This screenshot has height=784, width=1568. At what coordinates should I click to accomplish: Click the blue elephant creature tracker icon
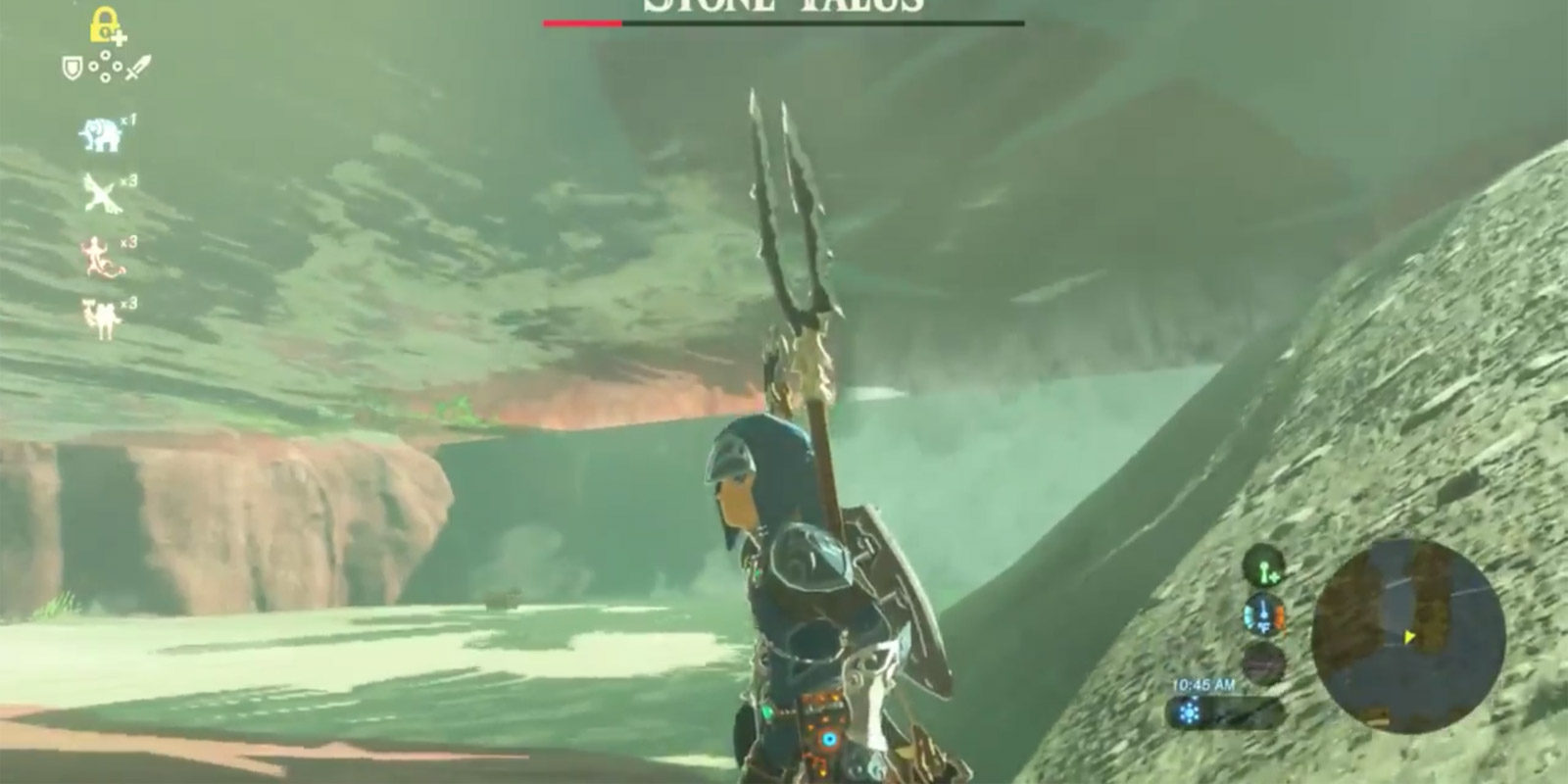[101, 133]
